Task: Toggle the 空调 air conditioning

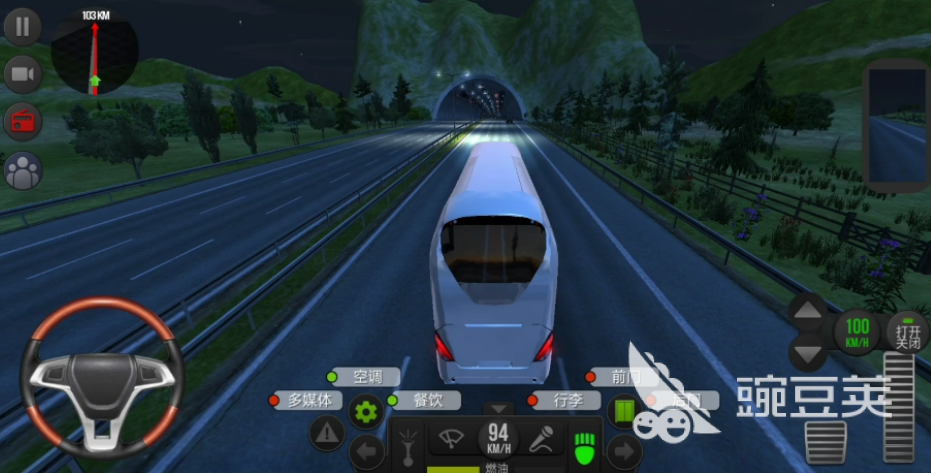Action: tap(363, 377)
